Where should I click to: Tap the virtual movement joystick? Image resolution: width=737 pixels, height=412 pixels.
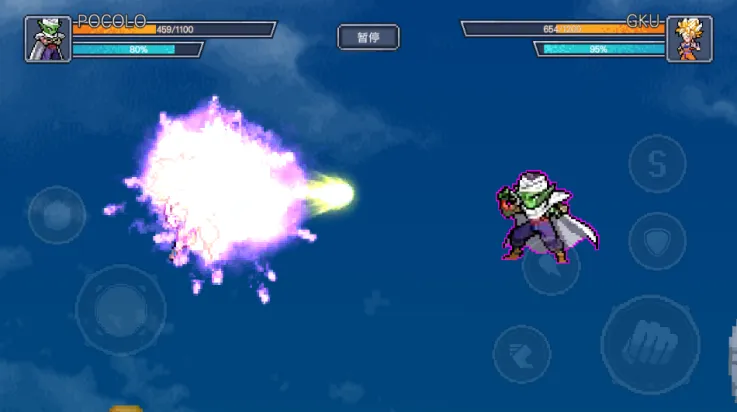point(121,310)
